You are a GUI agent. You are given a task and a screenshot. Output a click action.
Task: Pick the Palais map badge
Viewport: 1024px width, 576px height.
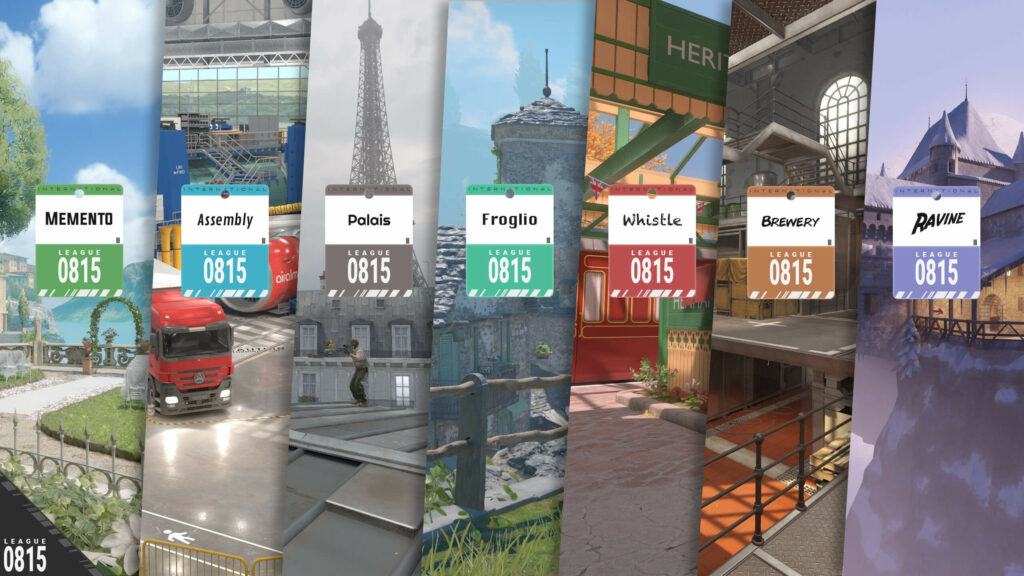369,241
